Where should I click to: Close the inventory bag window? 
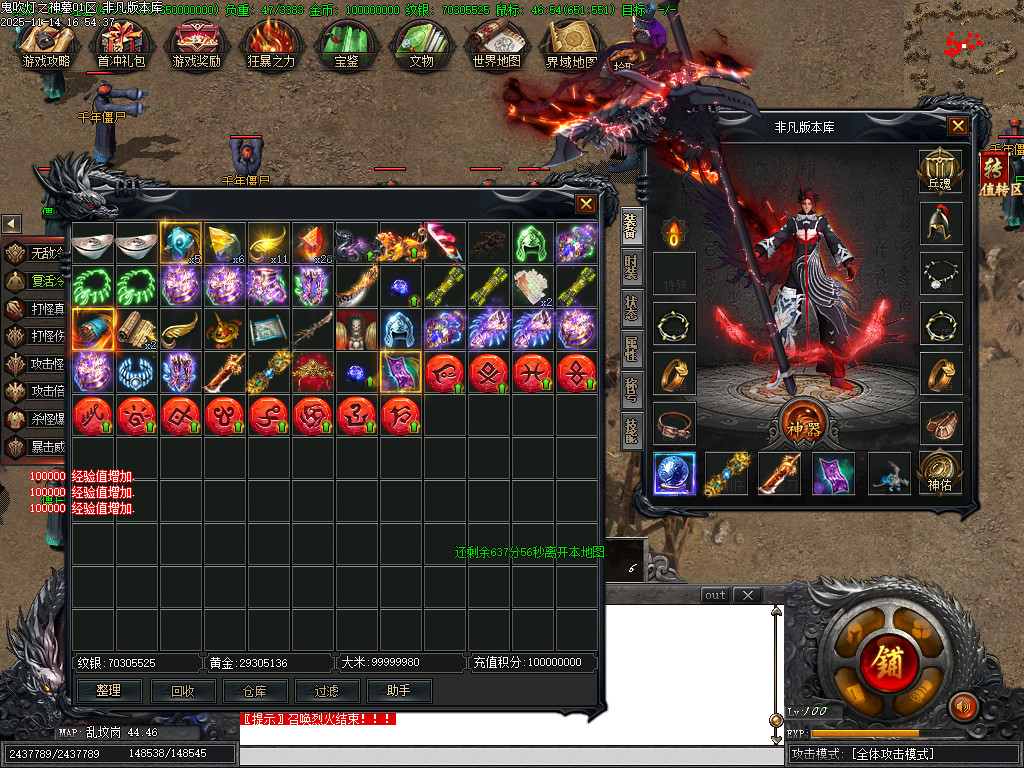[586, 204]
